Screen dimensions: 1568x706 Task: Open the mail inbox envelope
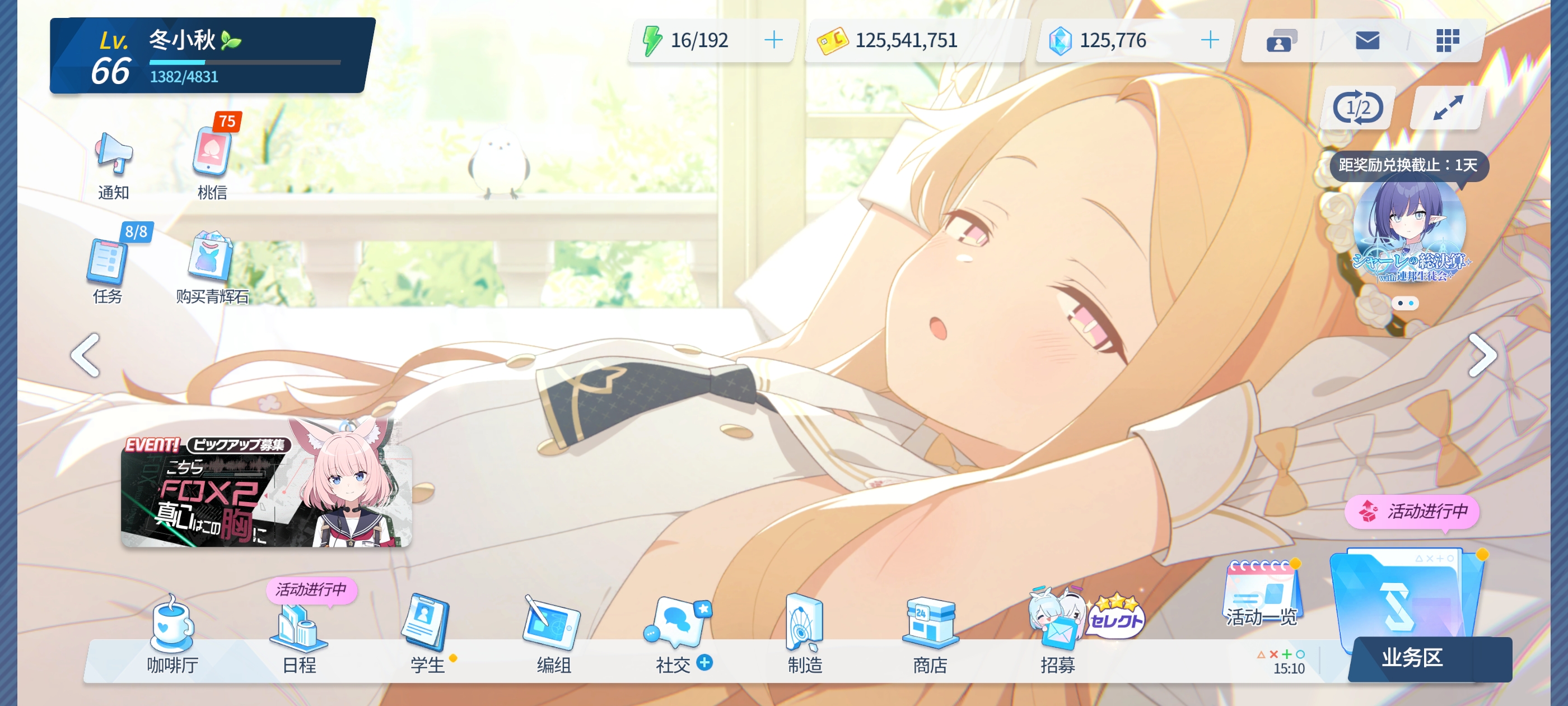tap(1367, 40)
